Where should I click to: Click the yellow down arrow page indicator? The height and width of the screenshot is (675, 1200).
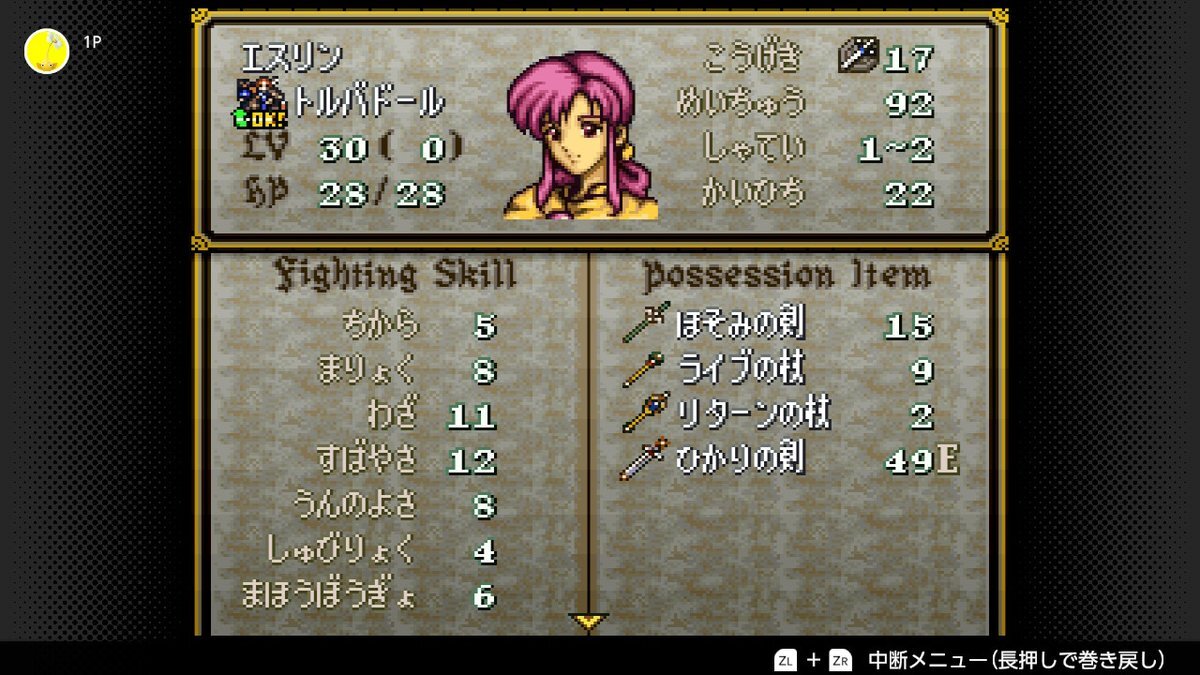click(589, 622)
